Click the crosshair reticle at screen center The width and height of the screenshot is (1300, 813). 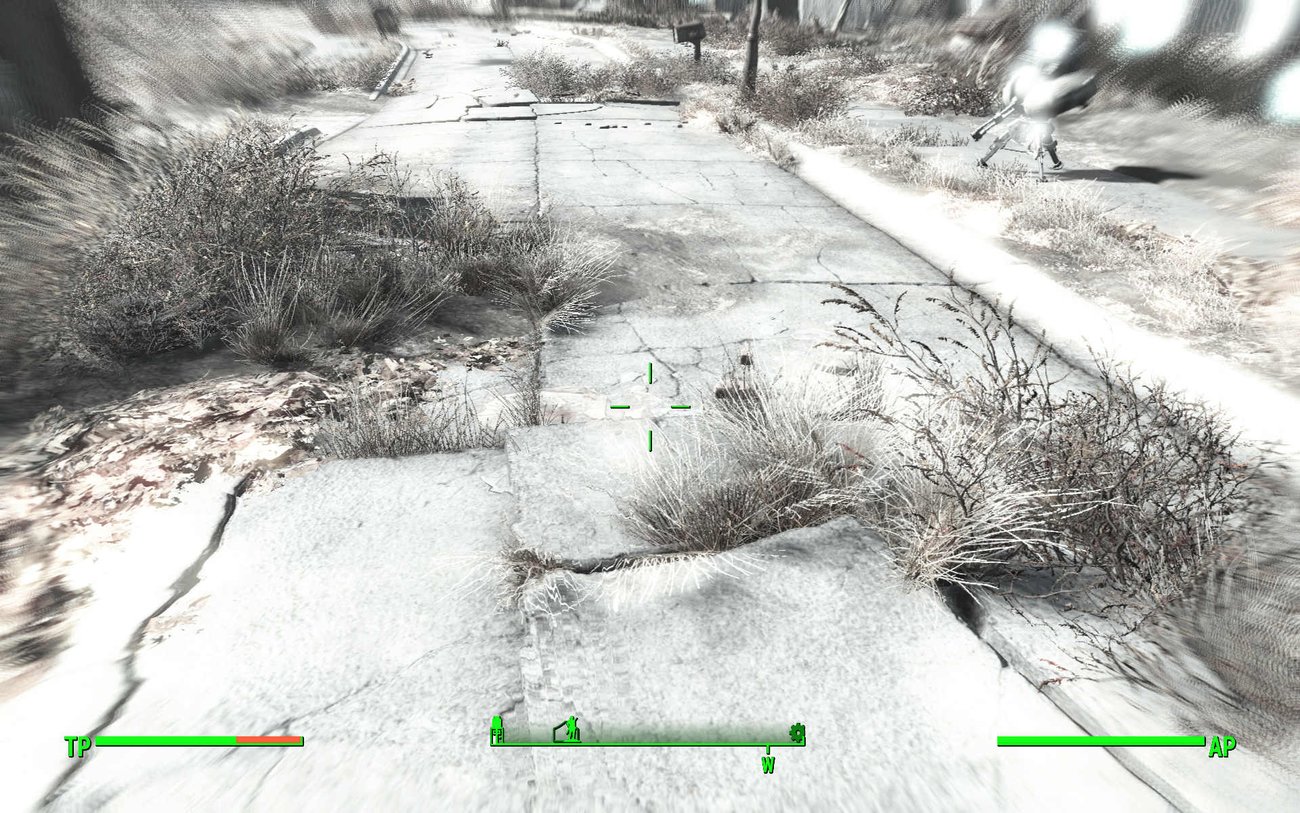pos(651,407)
